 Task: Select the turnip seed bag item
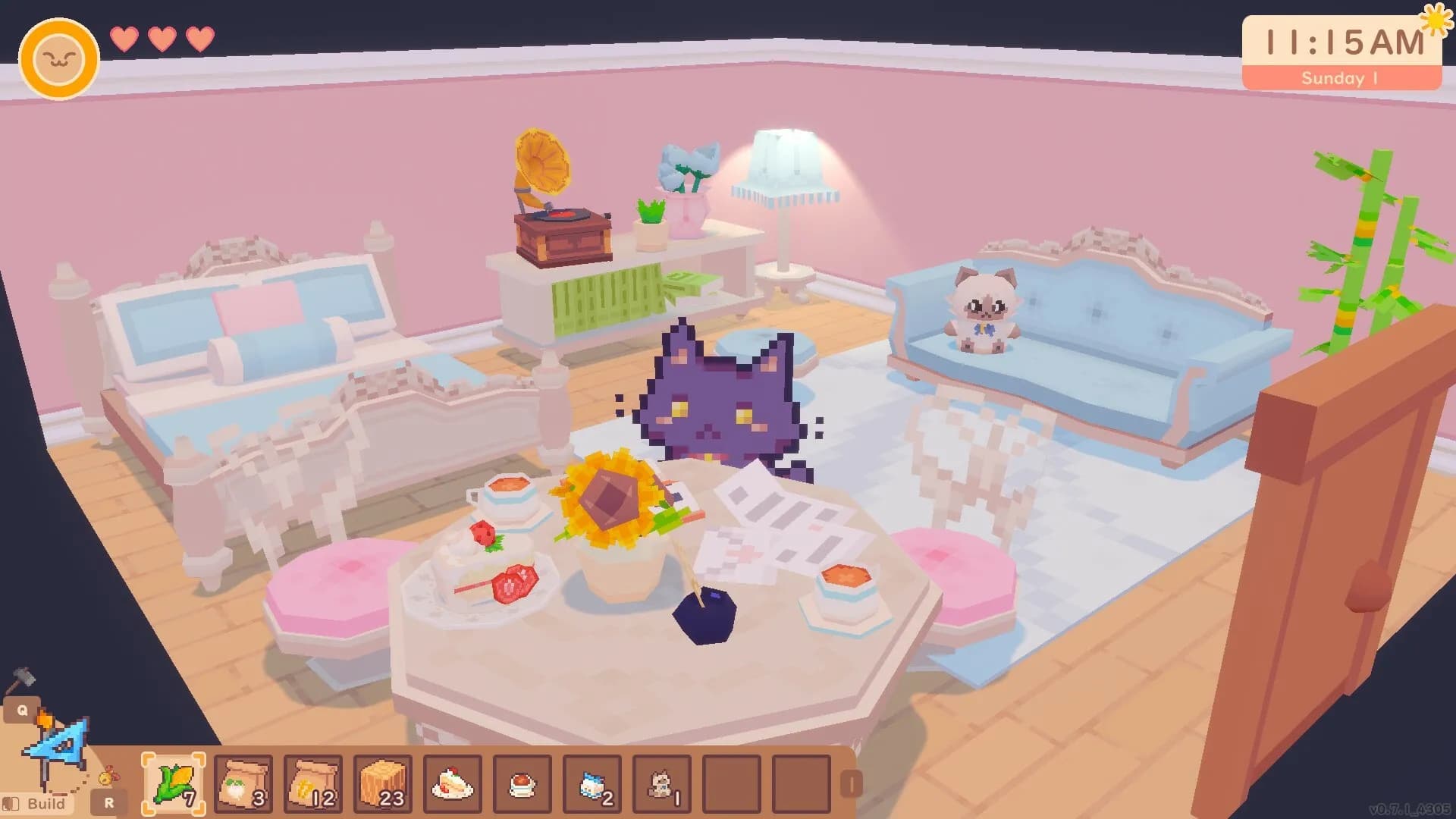coord(243,783)
